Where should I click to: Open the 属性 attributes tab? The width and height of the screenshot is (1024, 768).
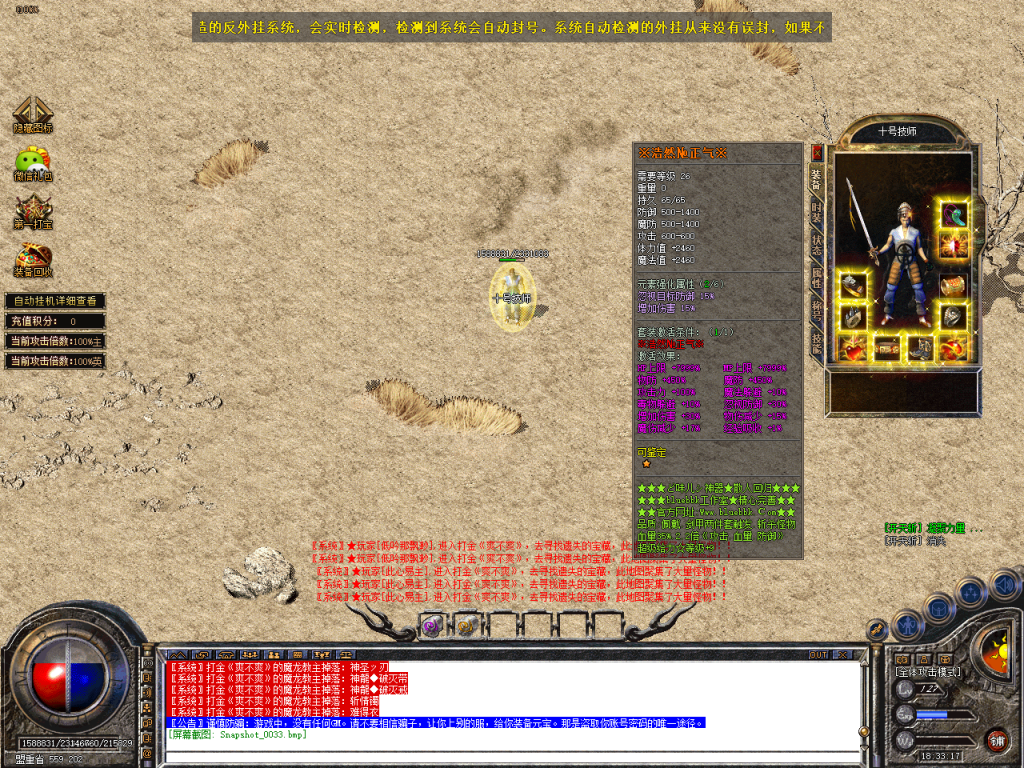tap(817, 277)
